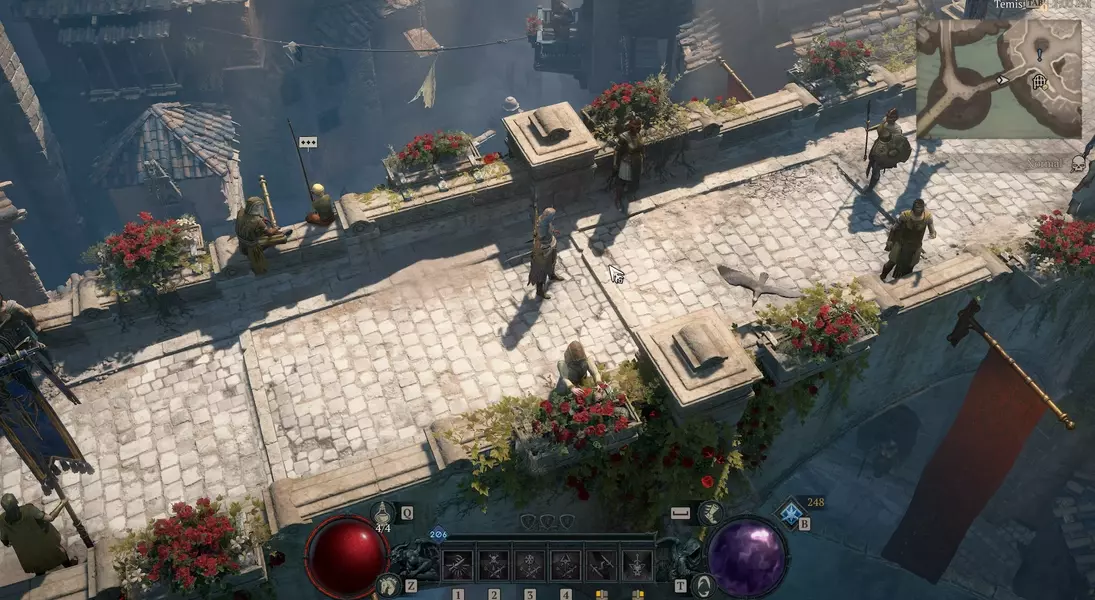Activate the skill in hotbar slot 1

458,566
